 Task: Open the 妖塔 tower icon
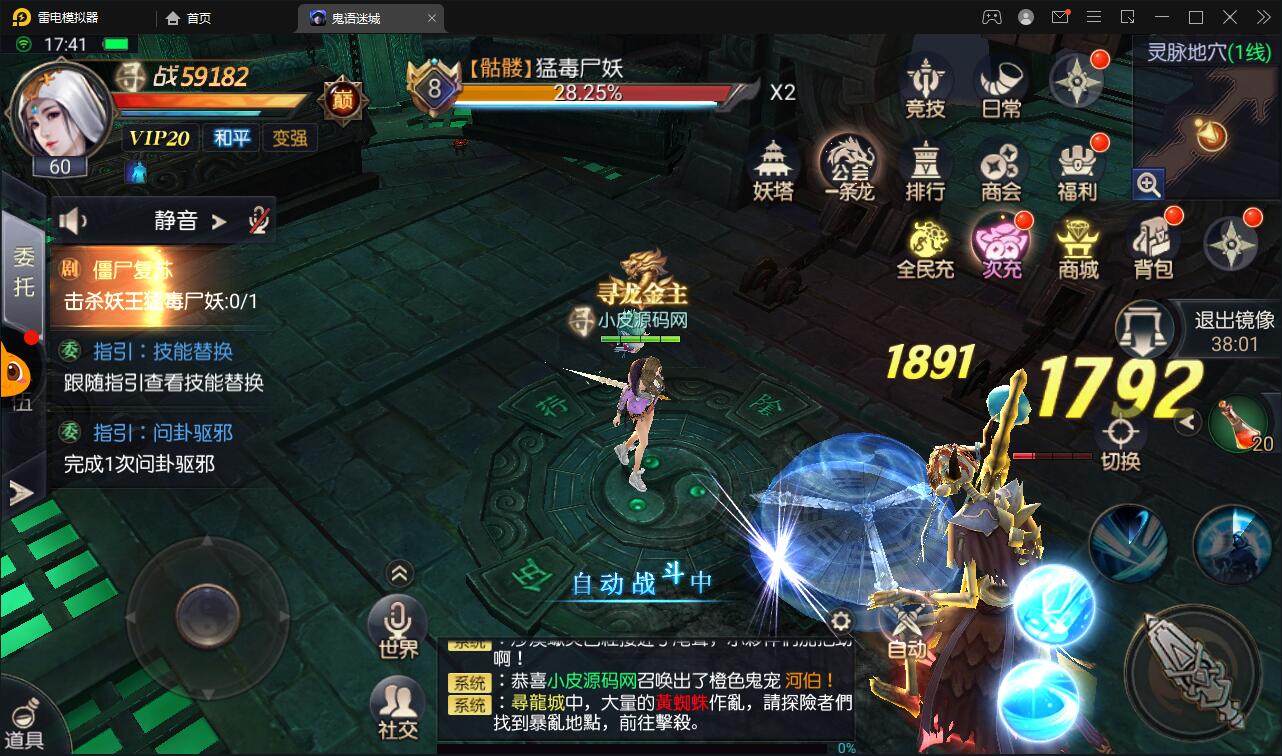772,170
